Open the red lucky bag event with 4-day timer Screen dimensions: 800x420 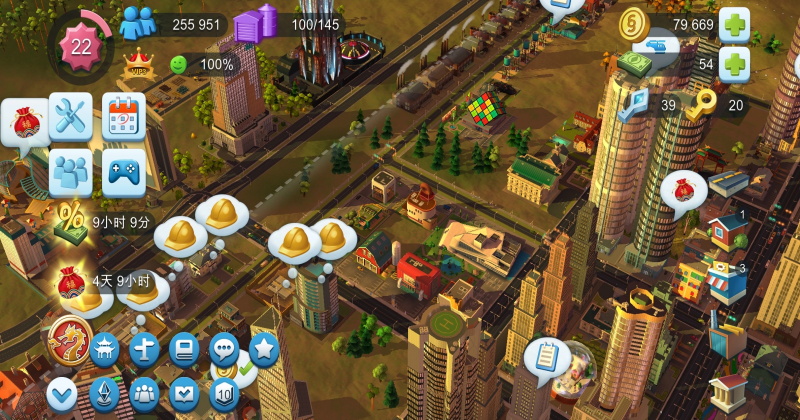pos(71,282)
